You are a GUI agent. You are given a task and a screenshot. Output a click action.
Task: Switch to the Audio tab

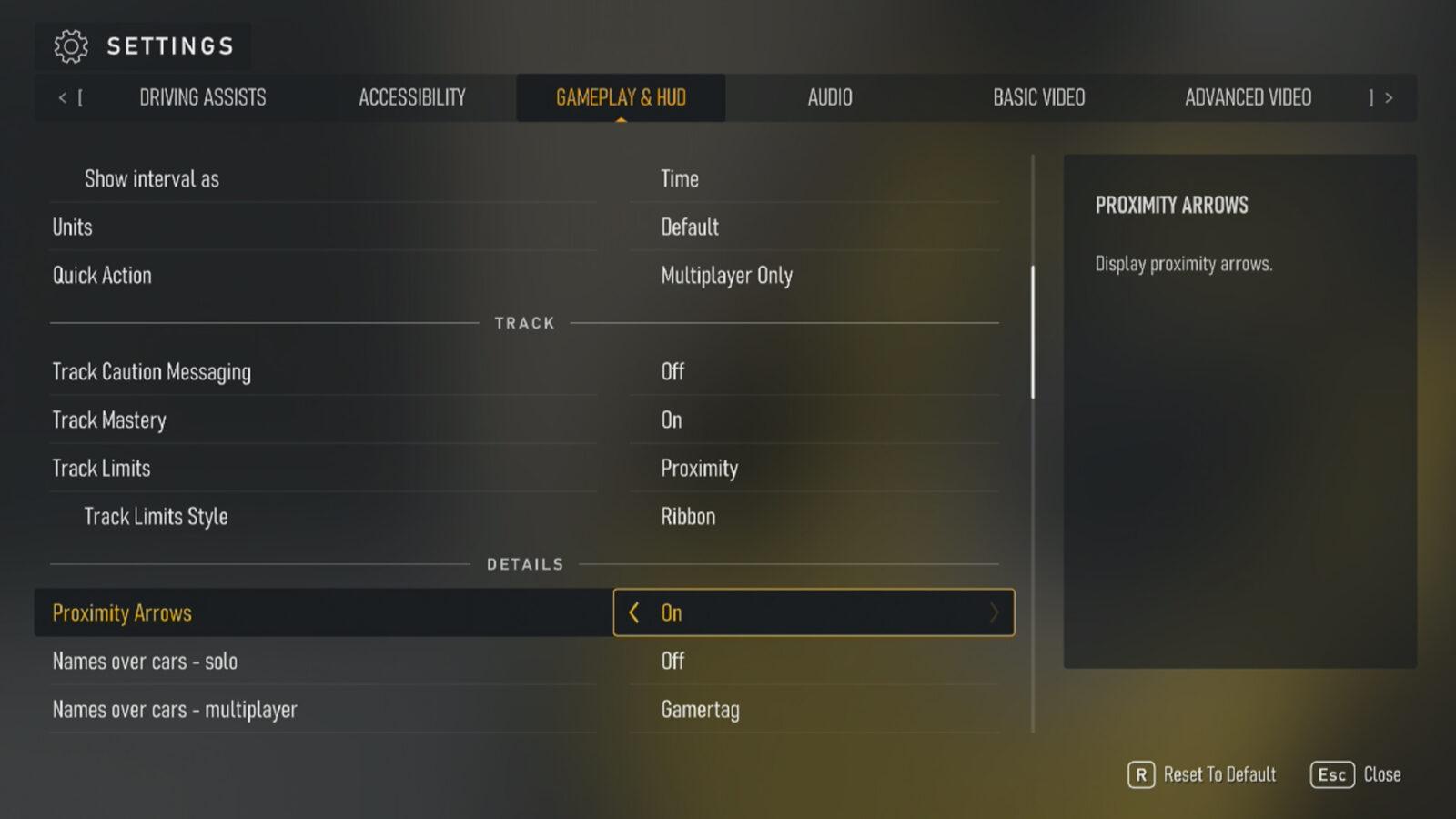coord(829,97)
